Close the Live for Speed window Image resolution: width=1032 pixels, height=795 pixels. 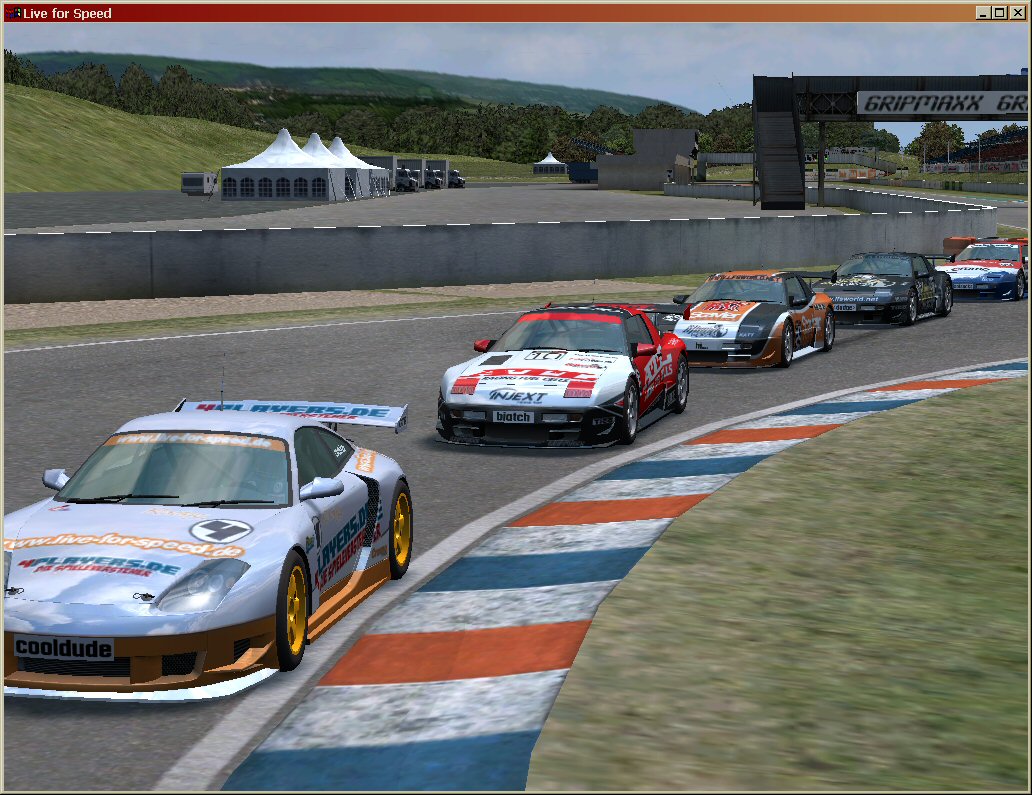pyautogui.click(x=1018, y=13)
